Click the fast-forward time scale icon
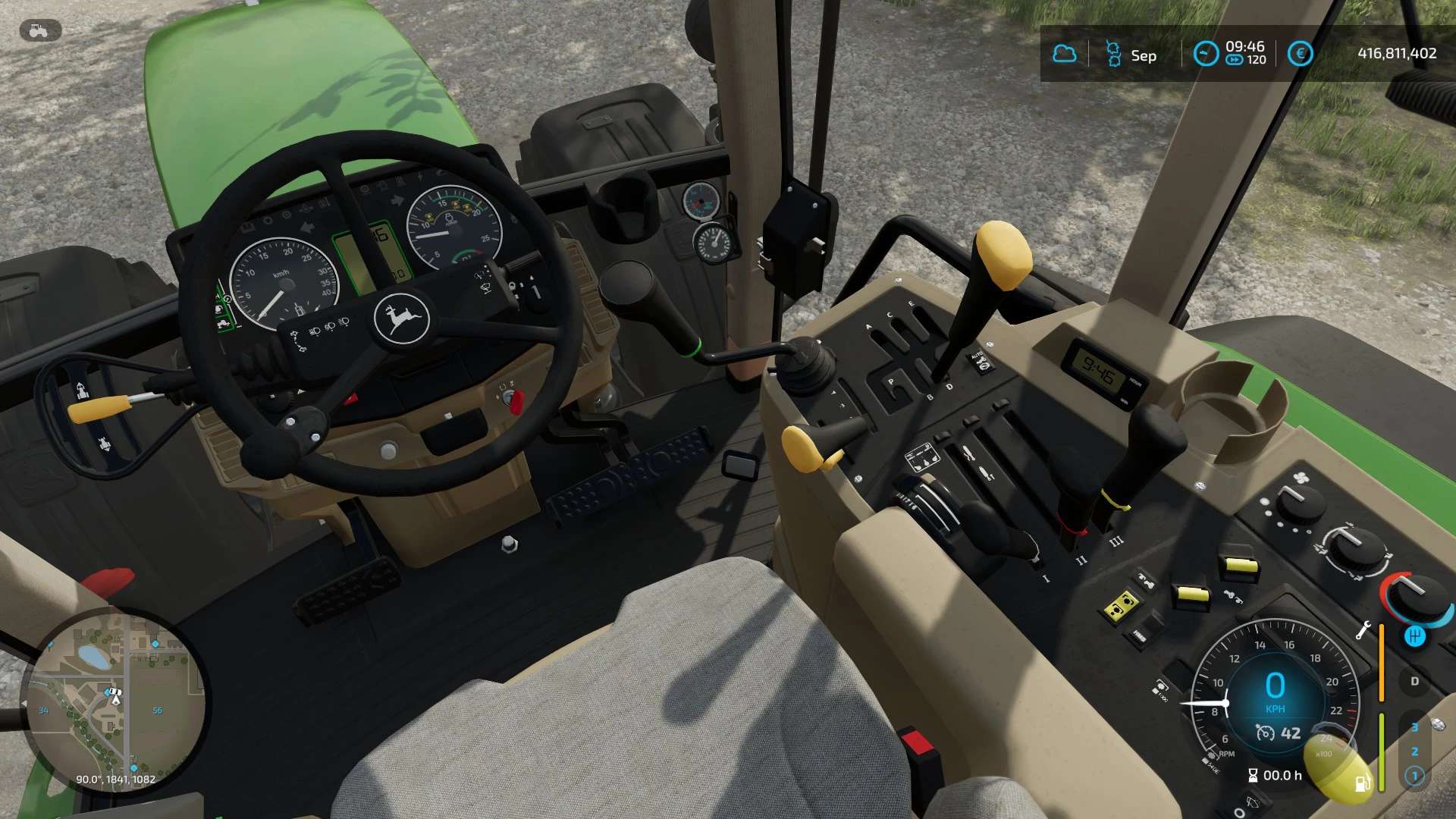Image resolution: width=1456 pixels, height=819 pixels. [x=1235, y=60]
